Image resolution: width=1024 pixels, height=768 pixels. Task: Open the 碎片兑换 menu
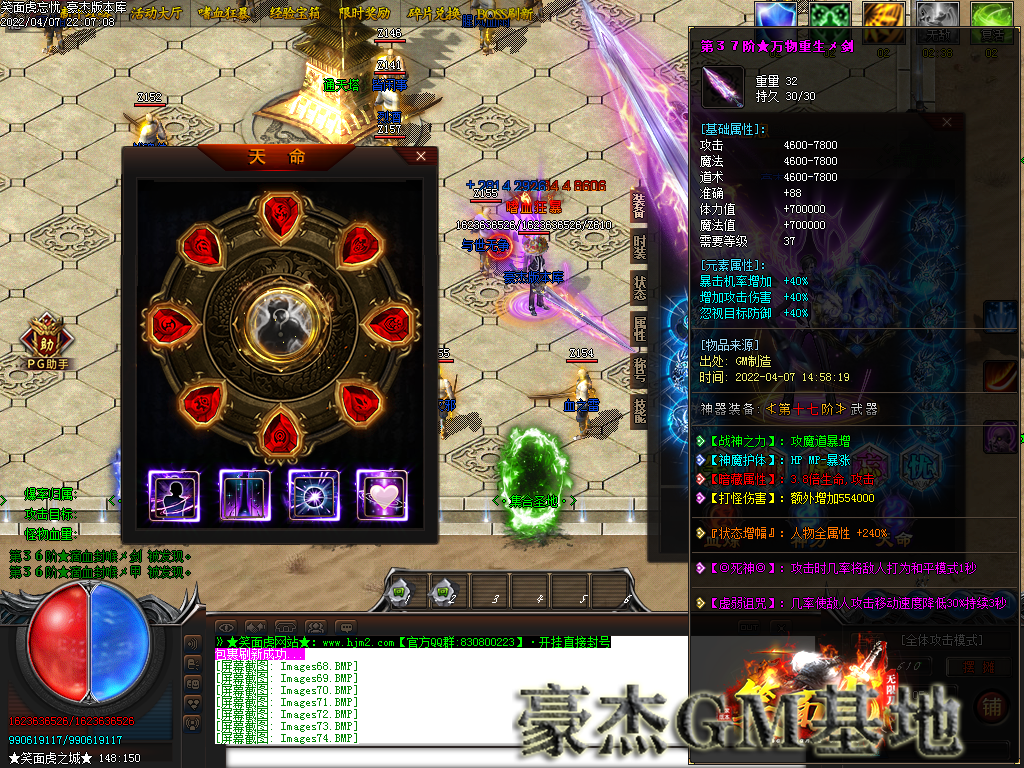[x=433, y=14]
